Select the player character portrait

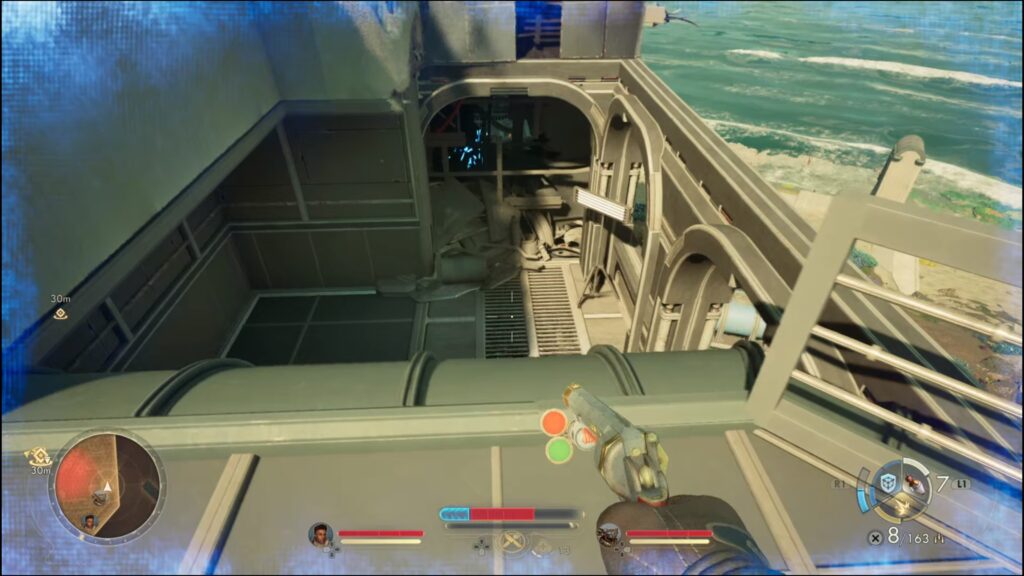[320, 534]
